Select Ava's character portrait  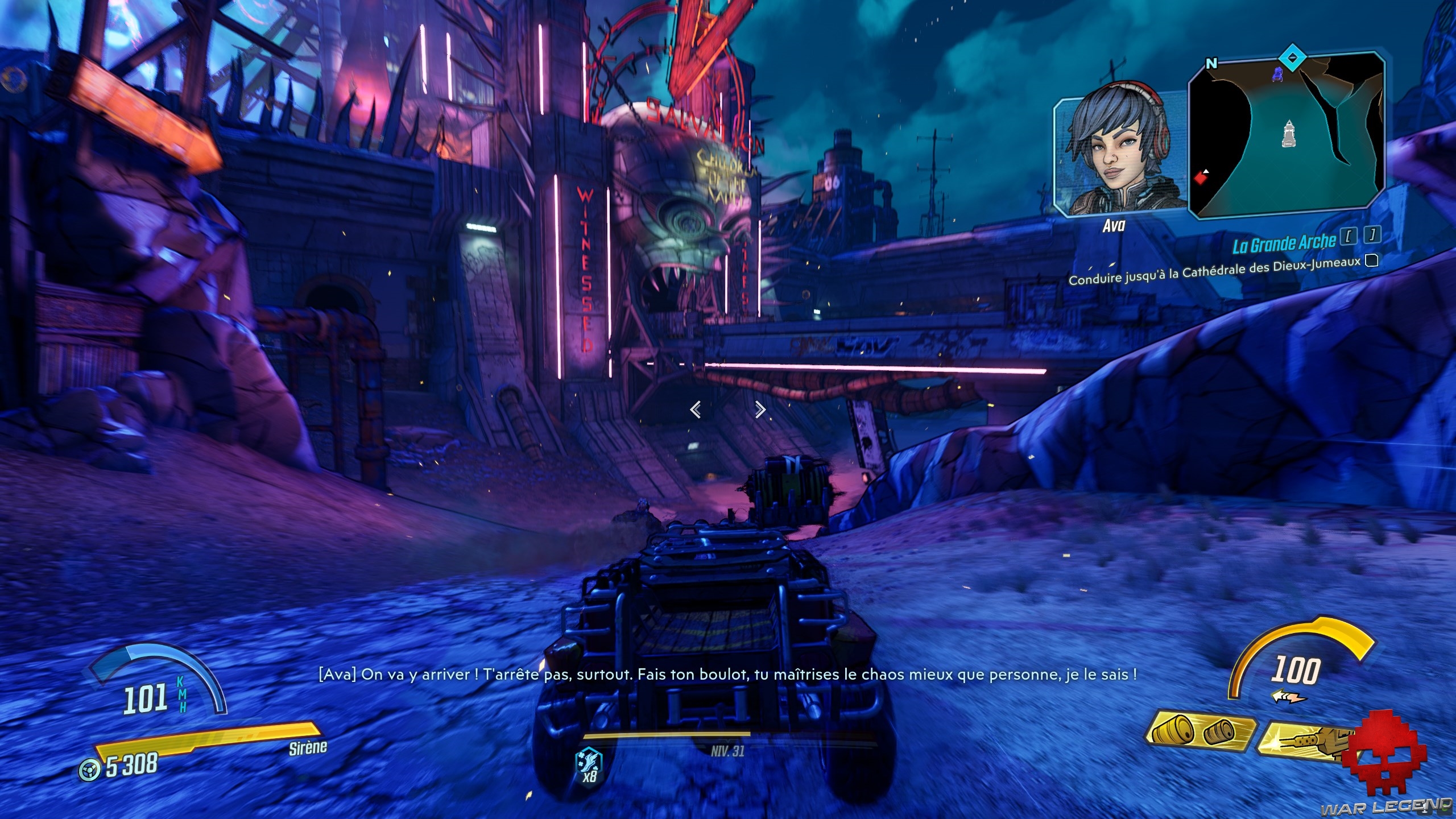pos(1116,155)
